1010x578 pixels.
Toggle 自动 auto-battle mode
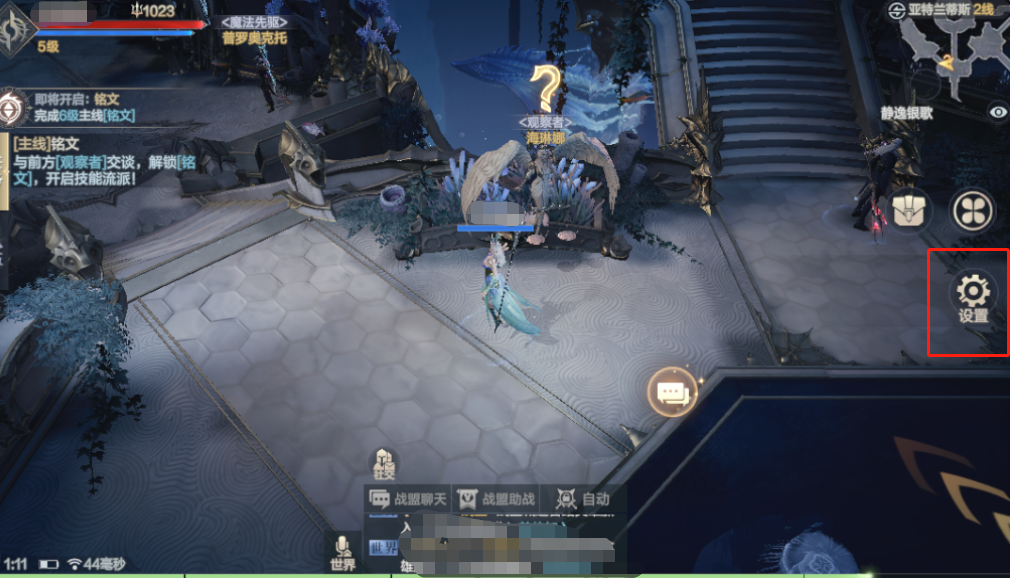583,499
